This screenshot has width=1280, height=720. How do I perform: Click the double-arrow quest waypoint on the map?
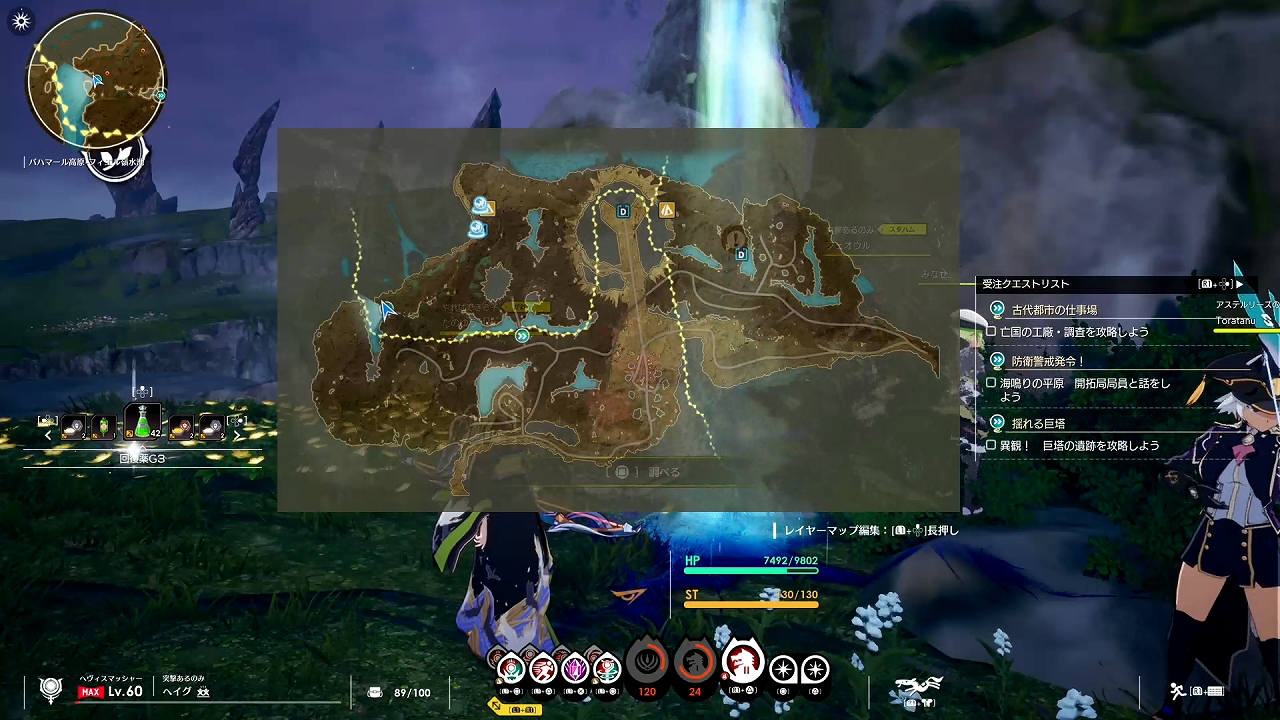click(x=522, y=336)
